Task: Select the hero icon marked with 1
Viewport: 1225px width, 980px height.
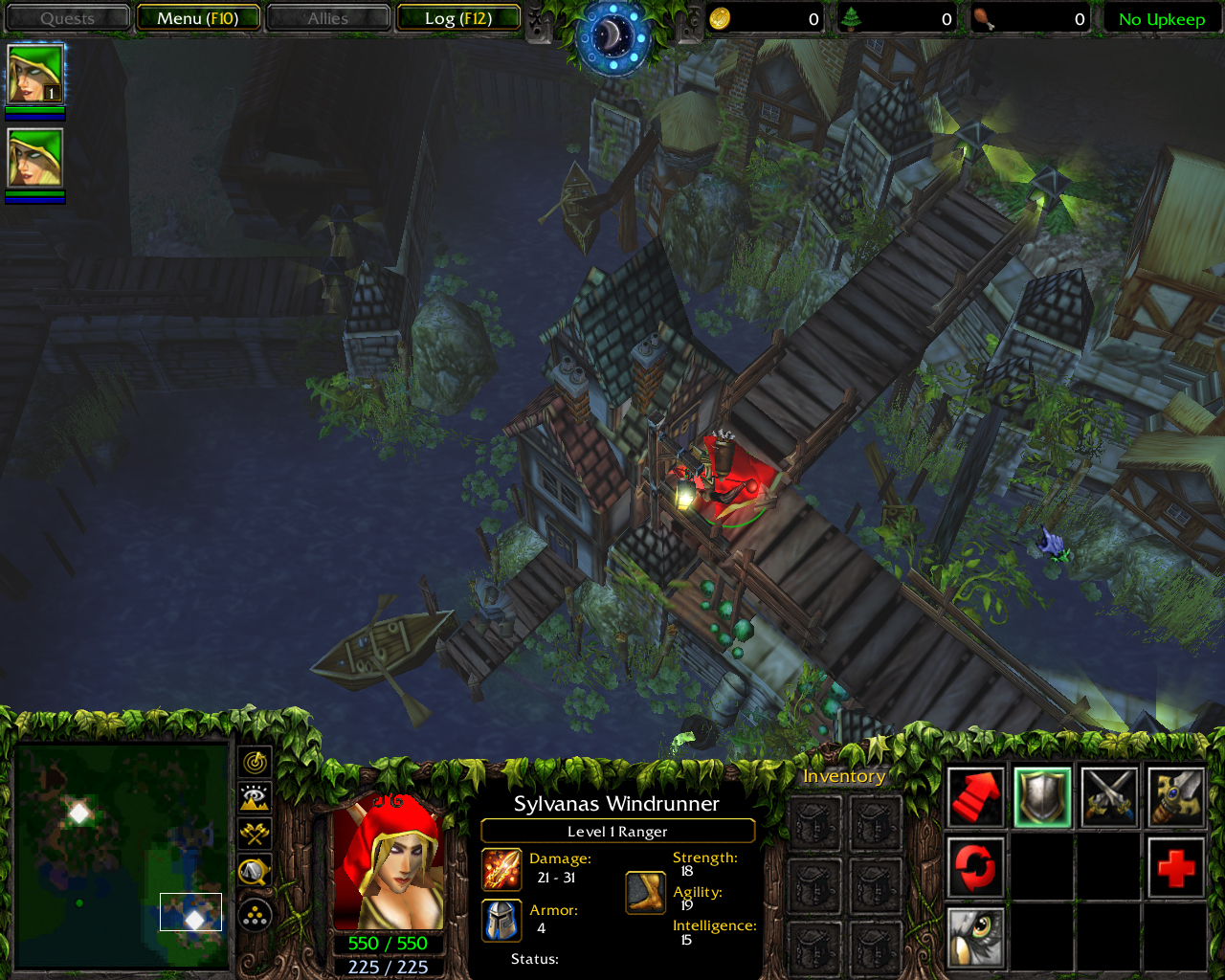Action: point(35,74)
